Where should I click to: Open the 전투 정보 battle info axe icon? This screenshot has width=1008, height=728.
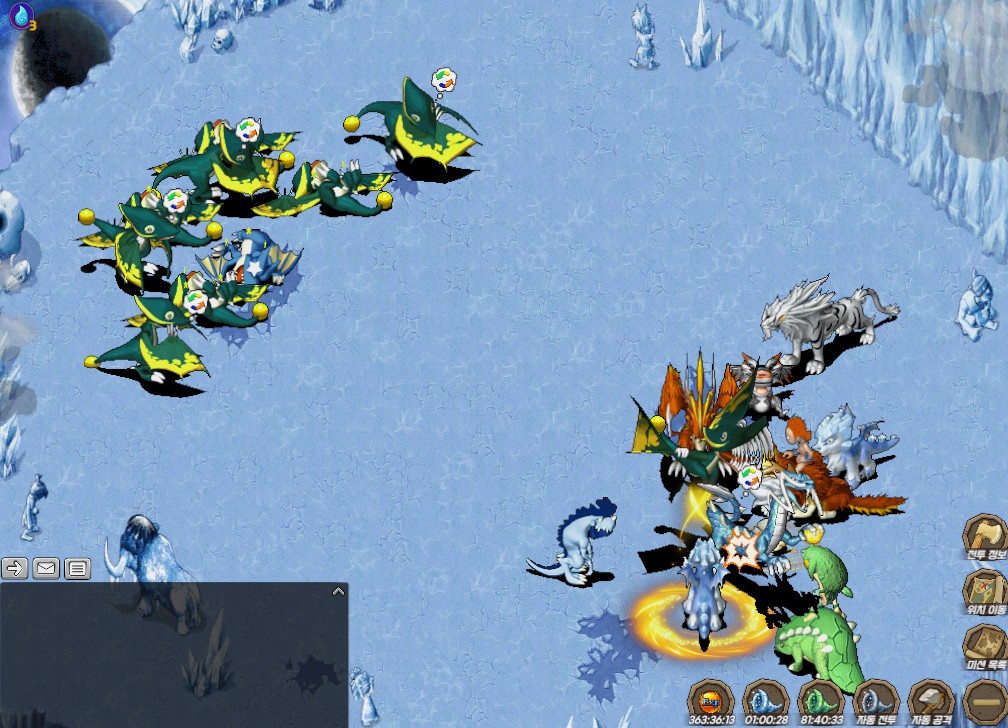click(x=984, y=536)
